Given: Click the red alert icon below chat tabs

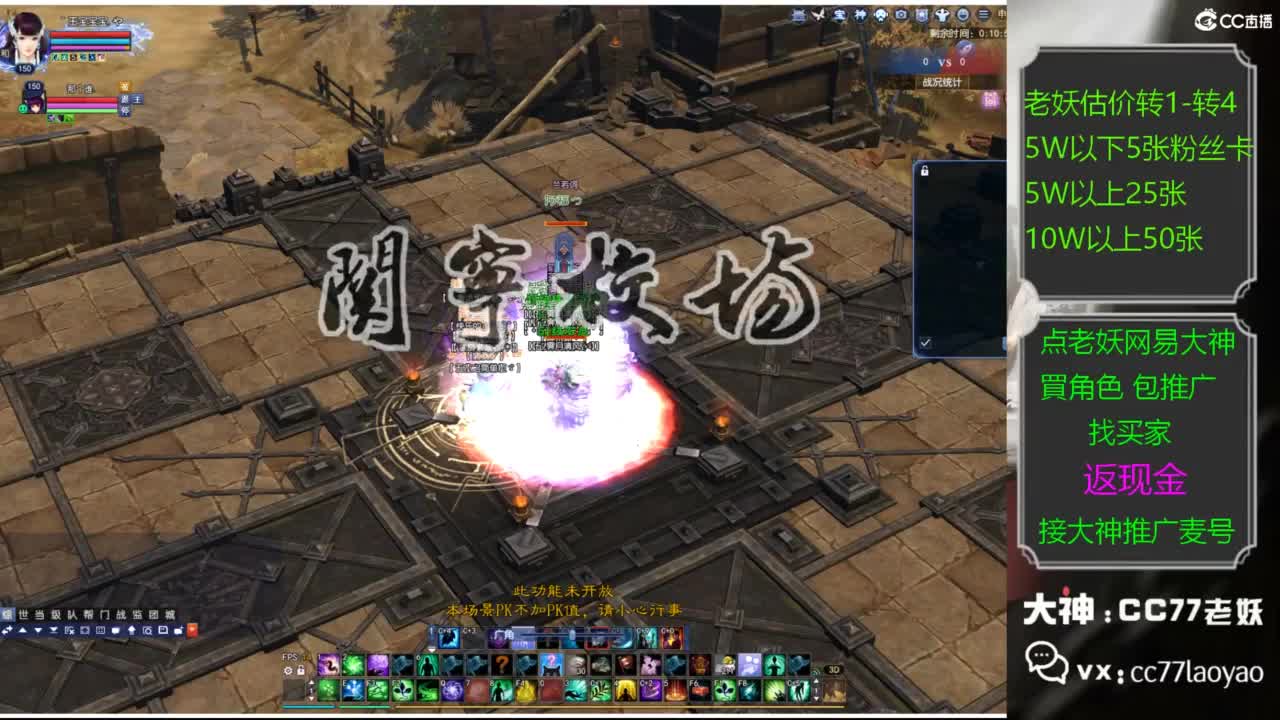Looking at the screenshot, I should coord(192,631).
